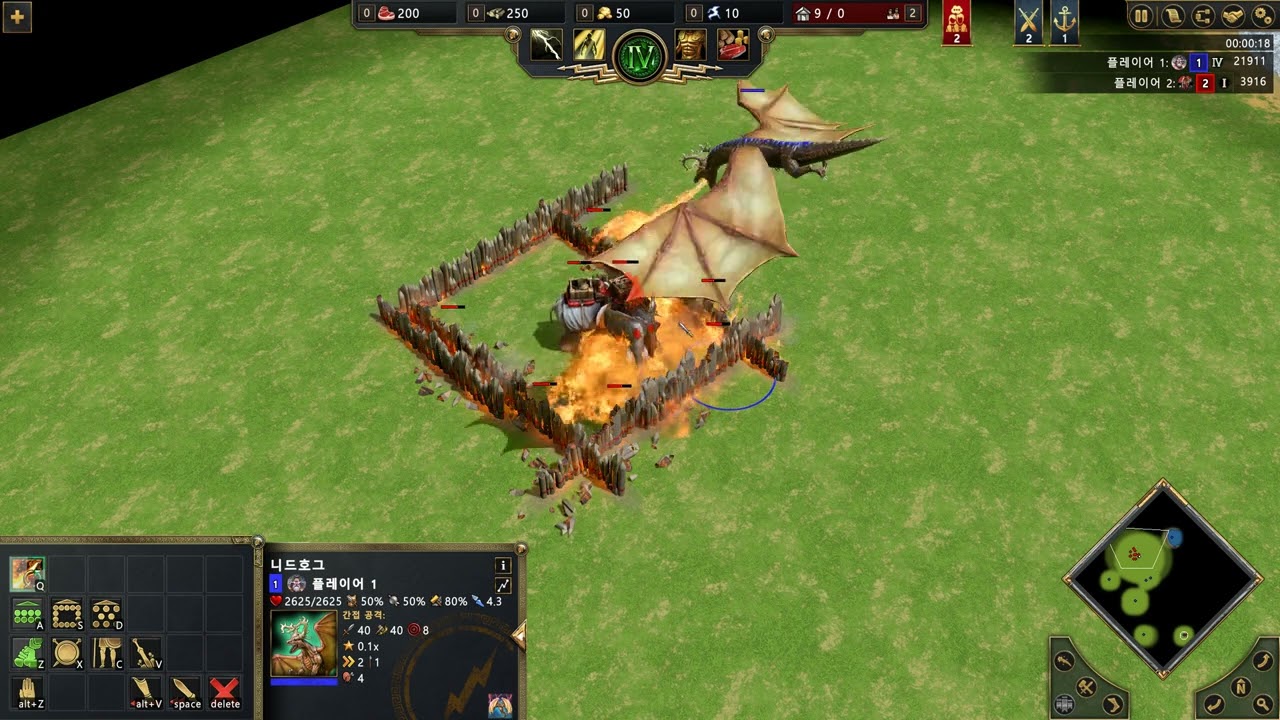
Task: Select the line formation icon
Action: 27,614
